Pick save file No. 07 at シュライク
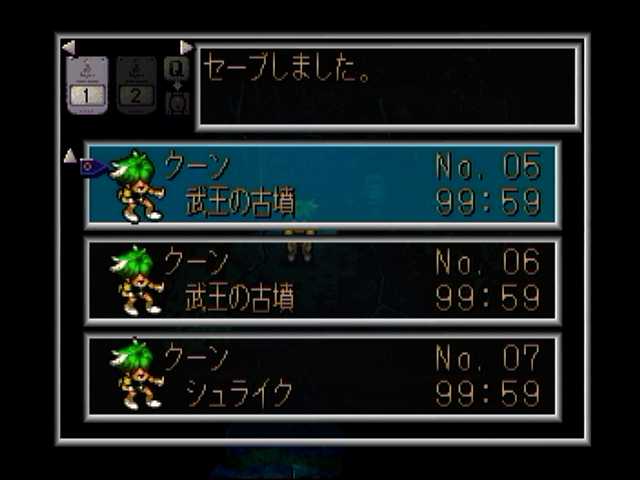Viewport: 640px width, 480px height. coord(322,376)
